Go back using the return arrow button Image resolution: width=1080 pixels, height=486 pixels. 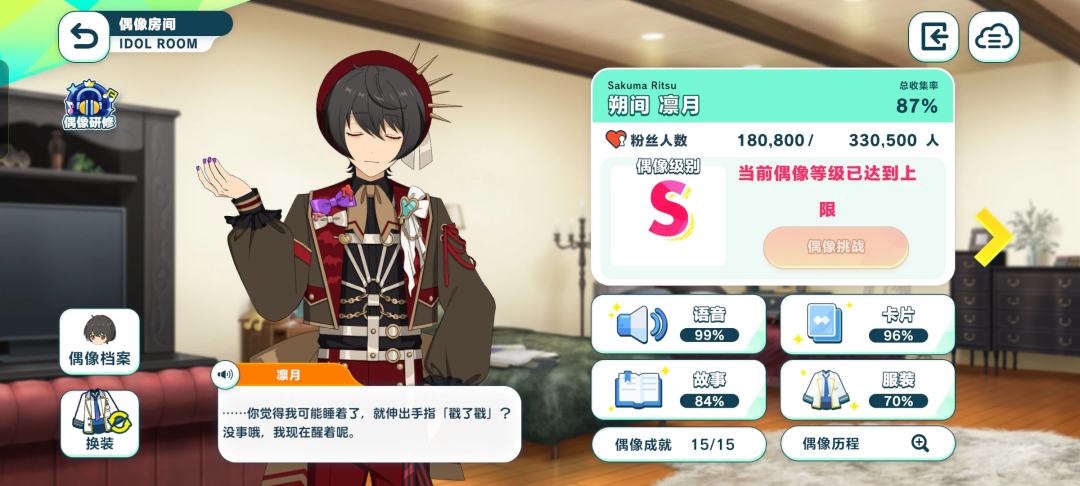point(85,38)
